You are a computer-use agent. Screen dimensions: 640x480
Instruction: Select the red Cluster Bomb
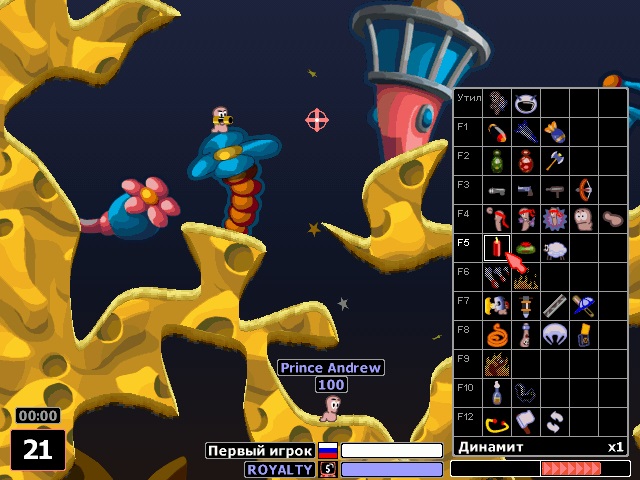[x=526, y=160]
